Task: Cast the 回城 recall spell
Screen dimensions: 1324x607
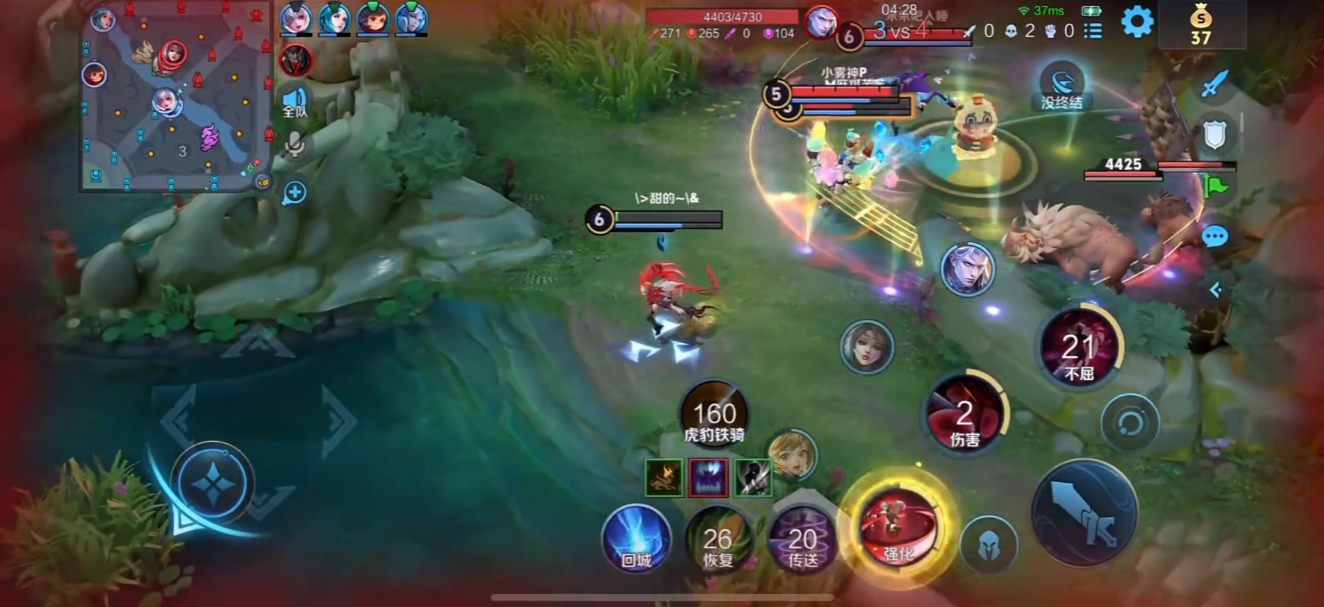Action: 636,538
